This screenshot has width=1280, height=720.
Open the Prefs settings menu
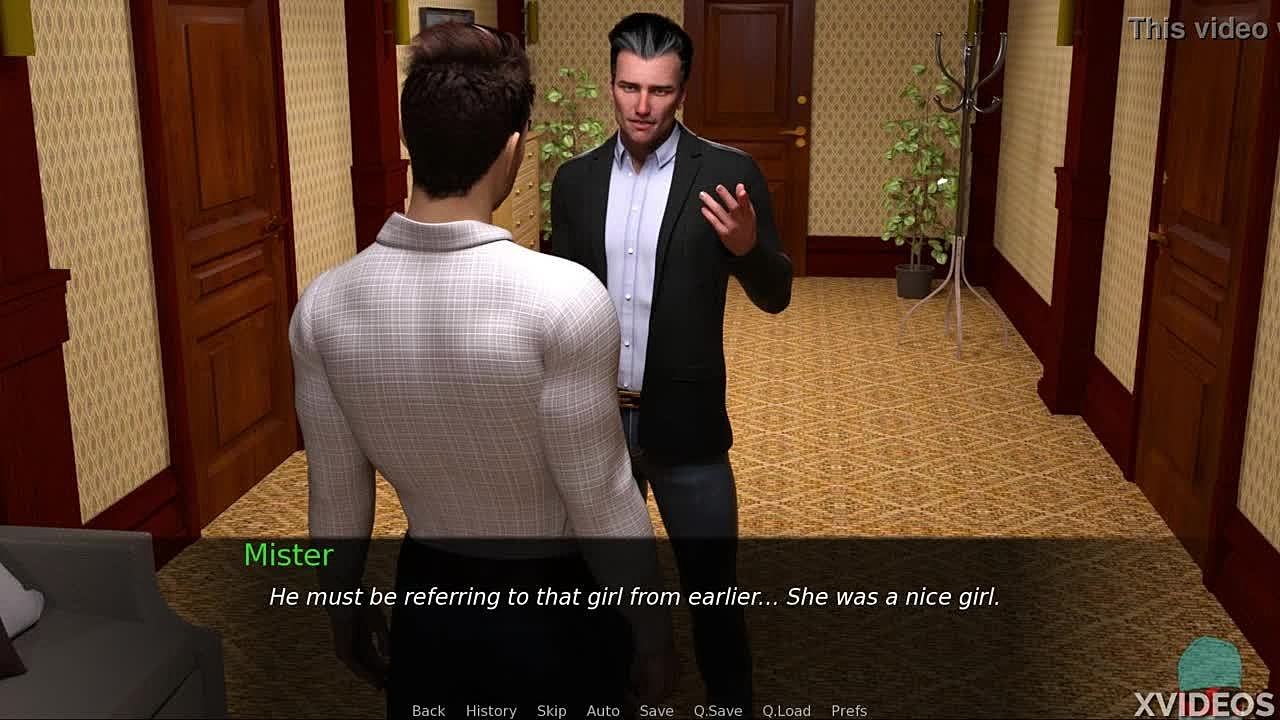click(849, 710)
